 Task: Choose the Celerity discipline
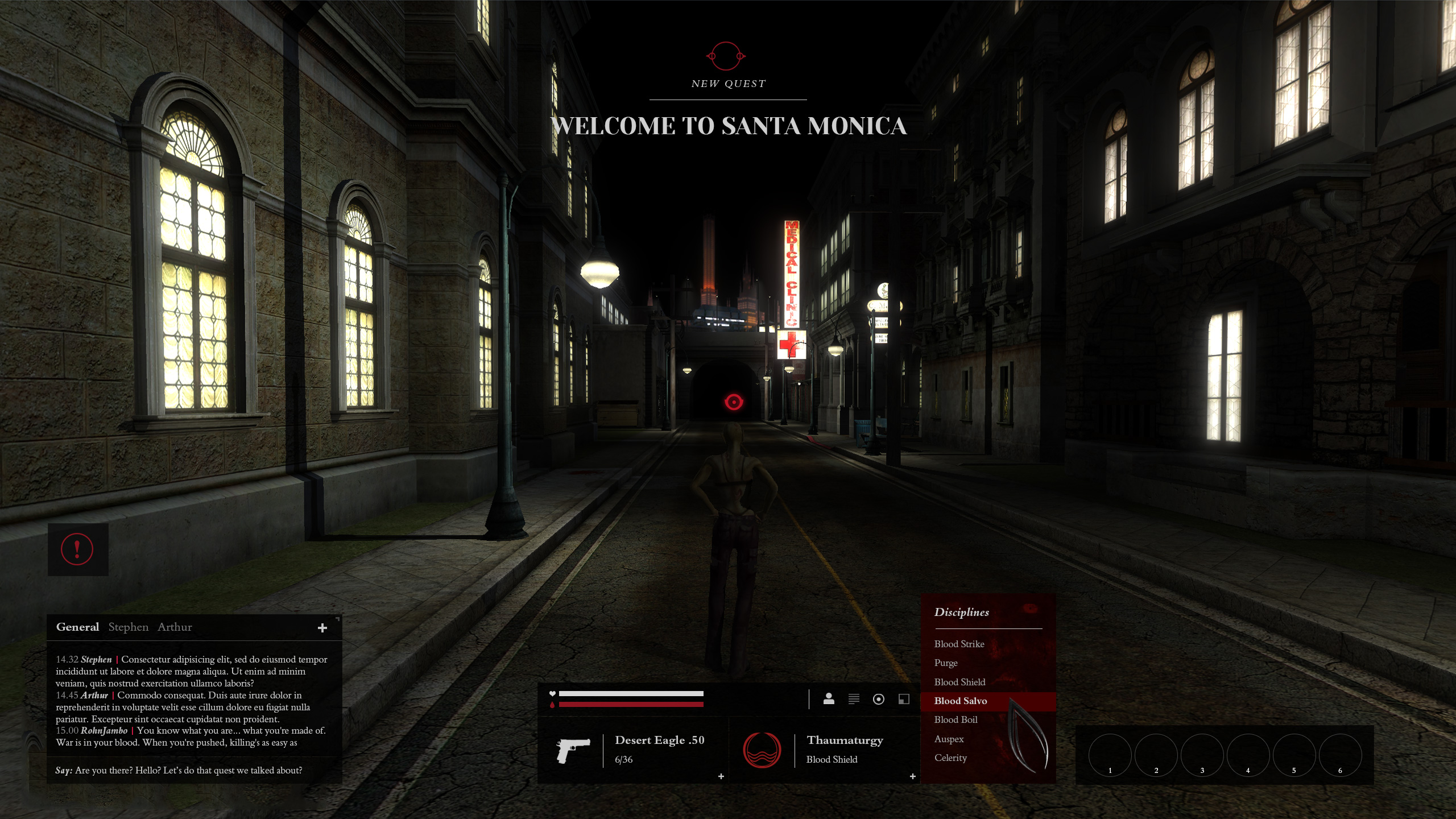click(x=950, y=758)
